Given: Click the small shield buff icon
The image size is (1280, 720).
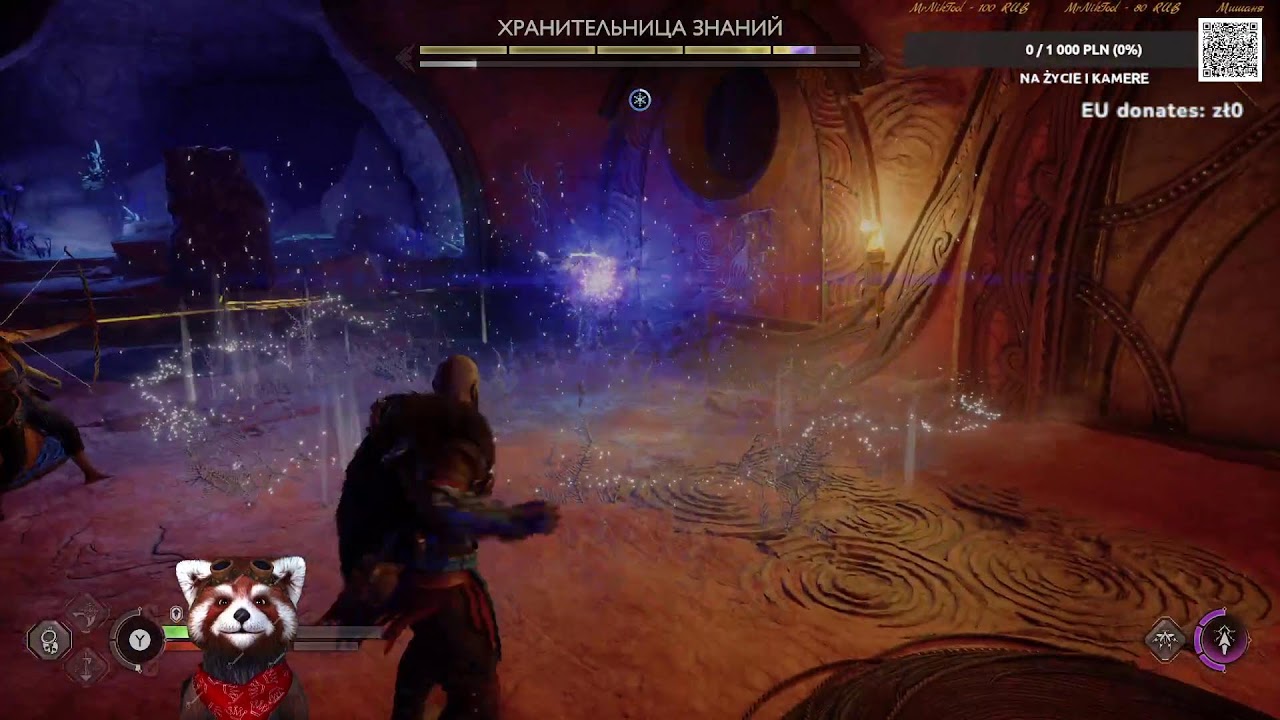Looking at the screenshot, I should (176, 612).
